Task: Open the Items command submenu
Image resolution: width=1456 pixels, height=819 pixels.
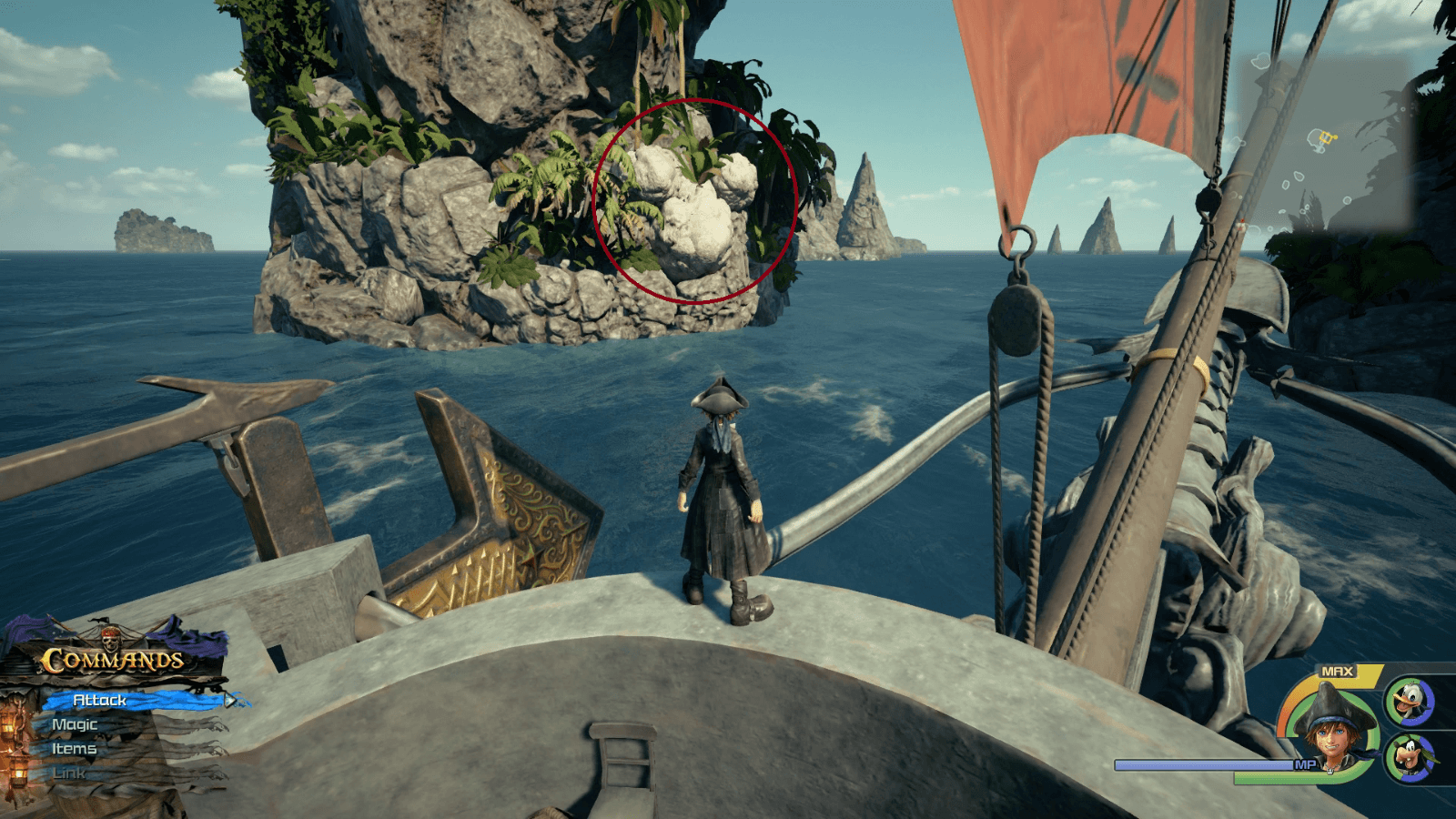Action: [x=75, y=749]
